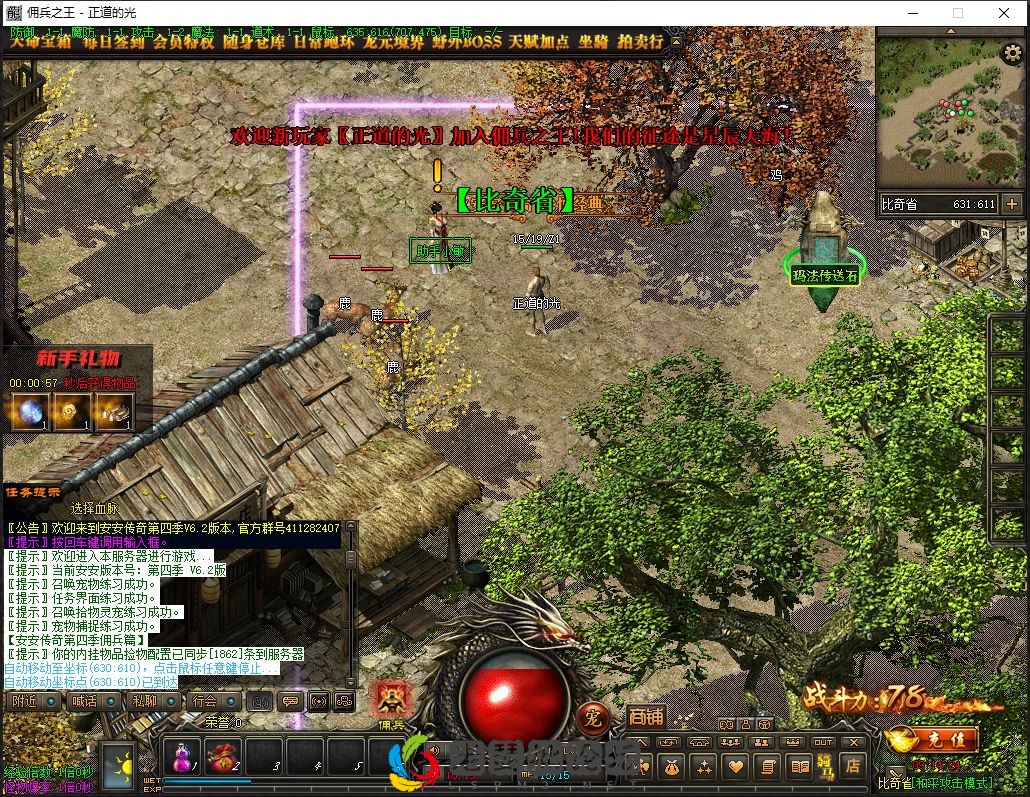Use the purple gourd potion in hotbar slot 1
Viewport: 1030px width, 797px height.
coord(183,756)
